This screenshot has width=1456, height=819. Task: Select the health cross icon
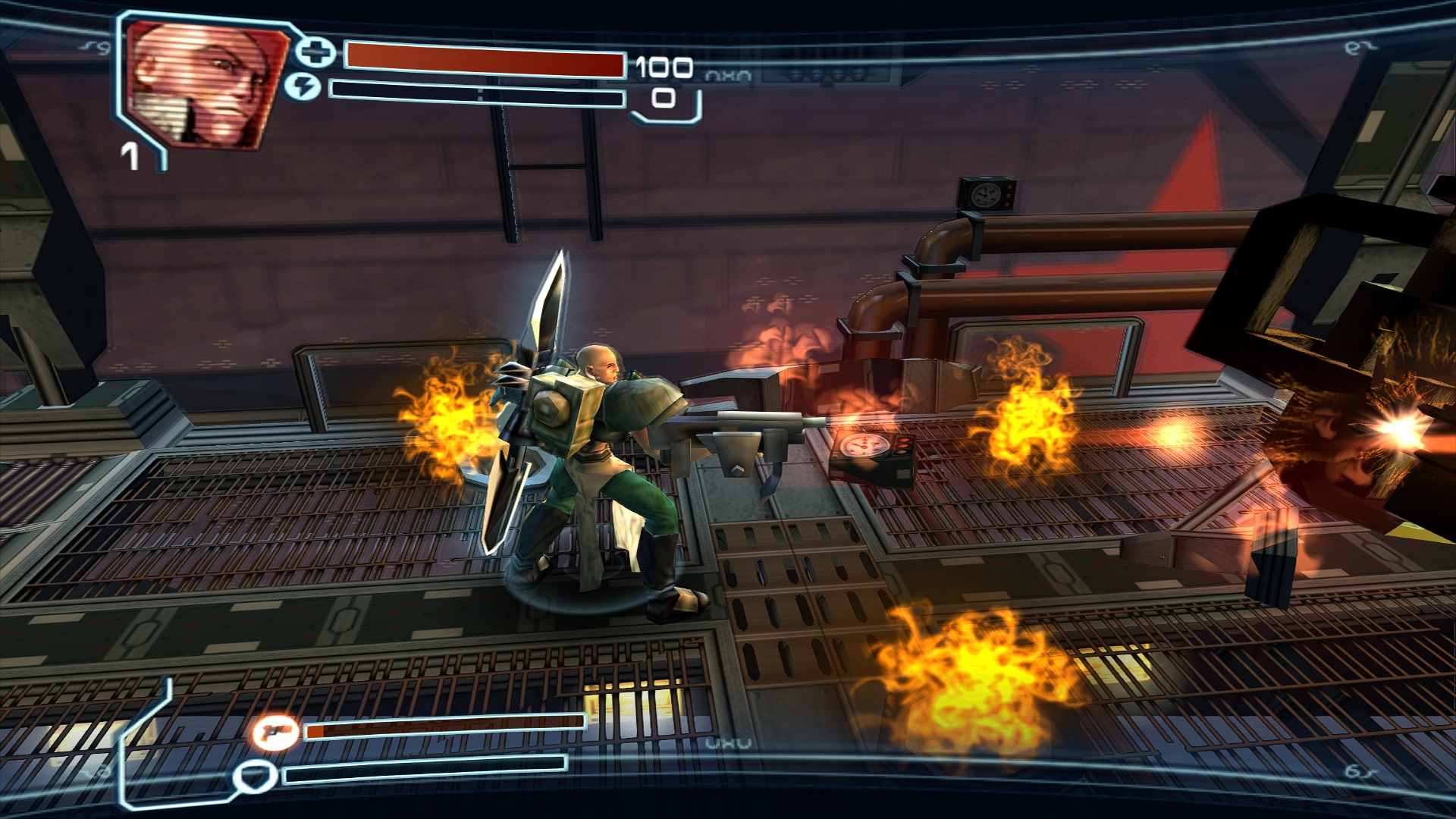click(315, 52)
